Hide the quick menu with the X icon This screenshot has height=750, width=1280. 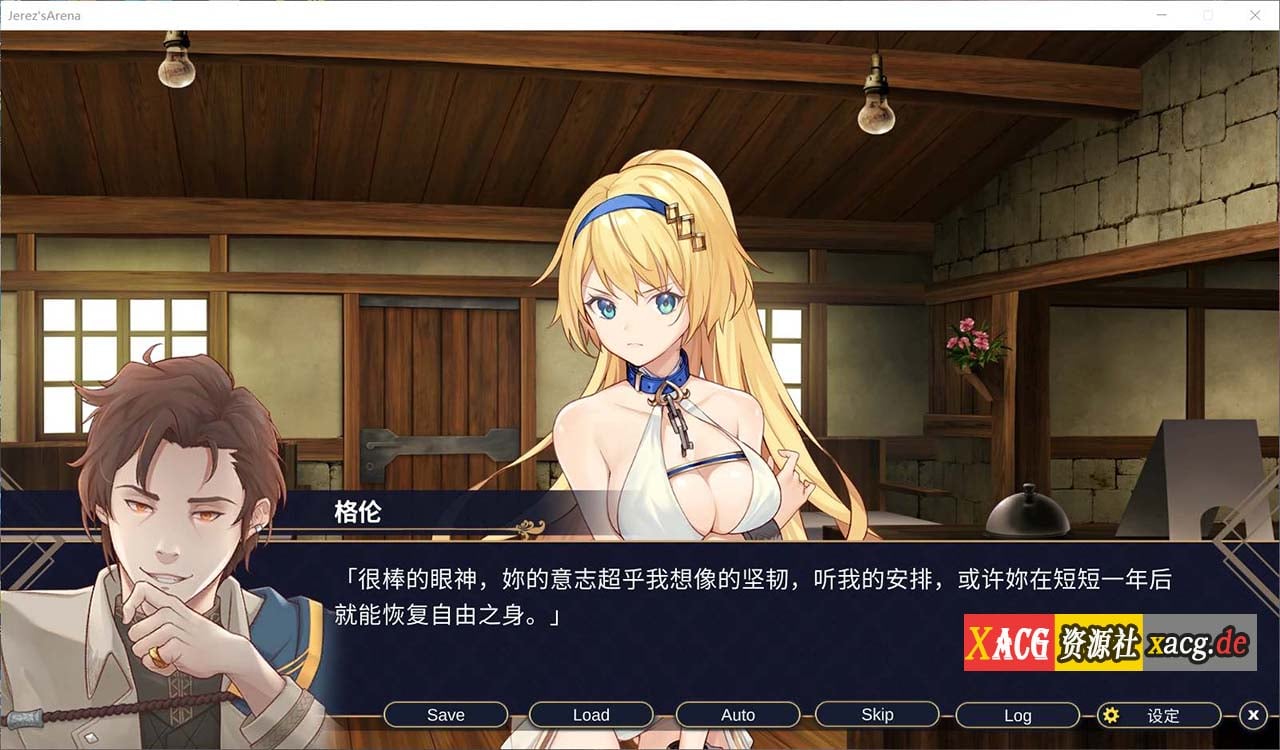tap(1253, 715)
